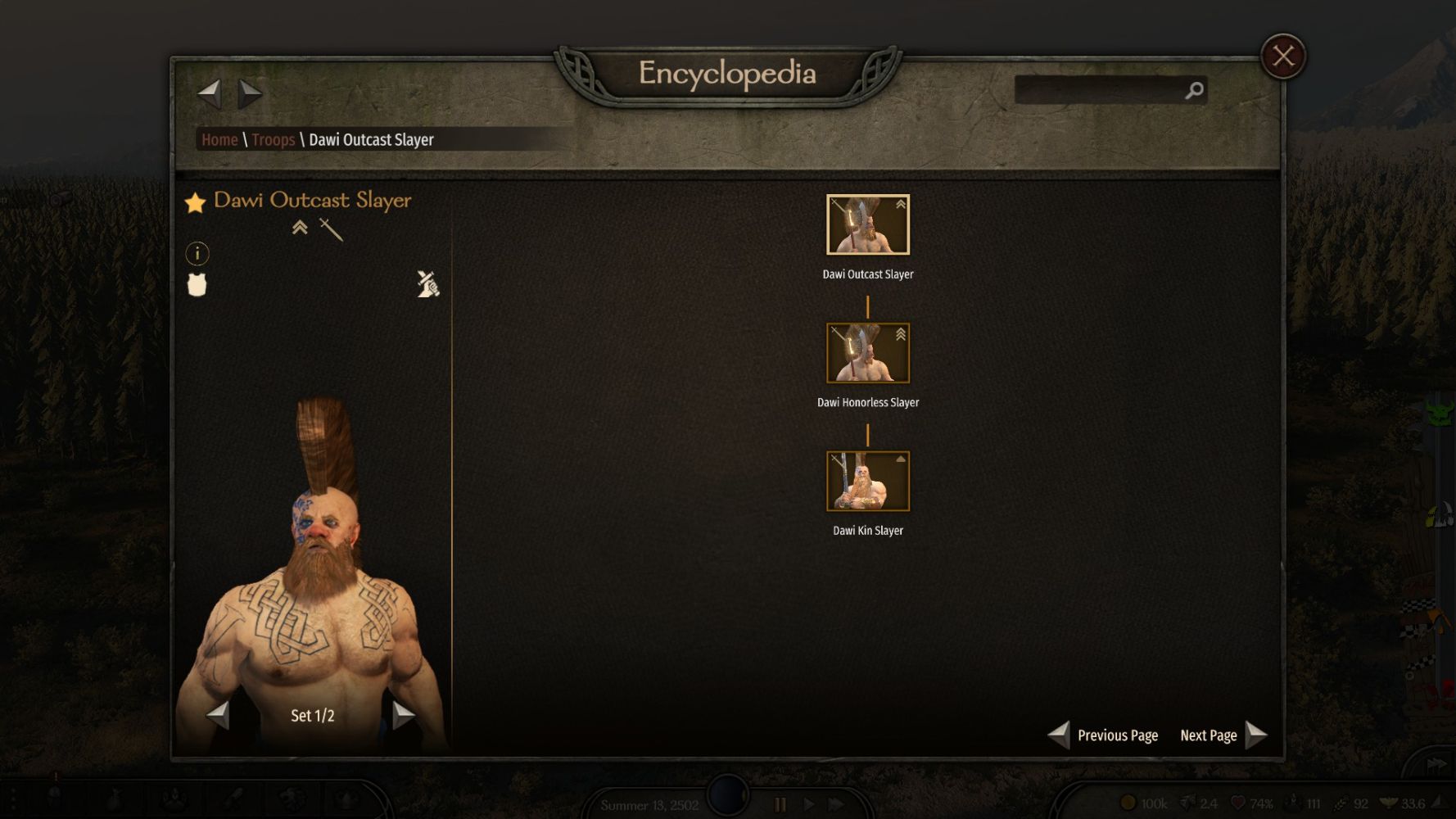Show the troop info icon
Image resolution: width=1456 pixels, height=819 pixels.
197,254
